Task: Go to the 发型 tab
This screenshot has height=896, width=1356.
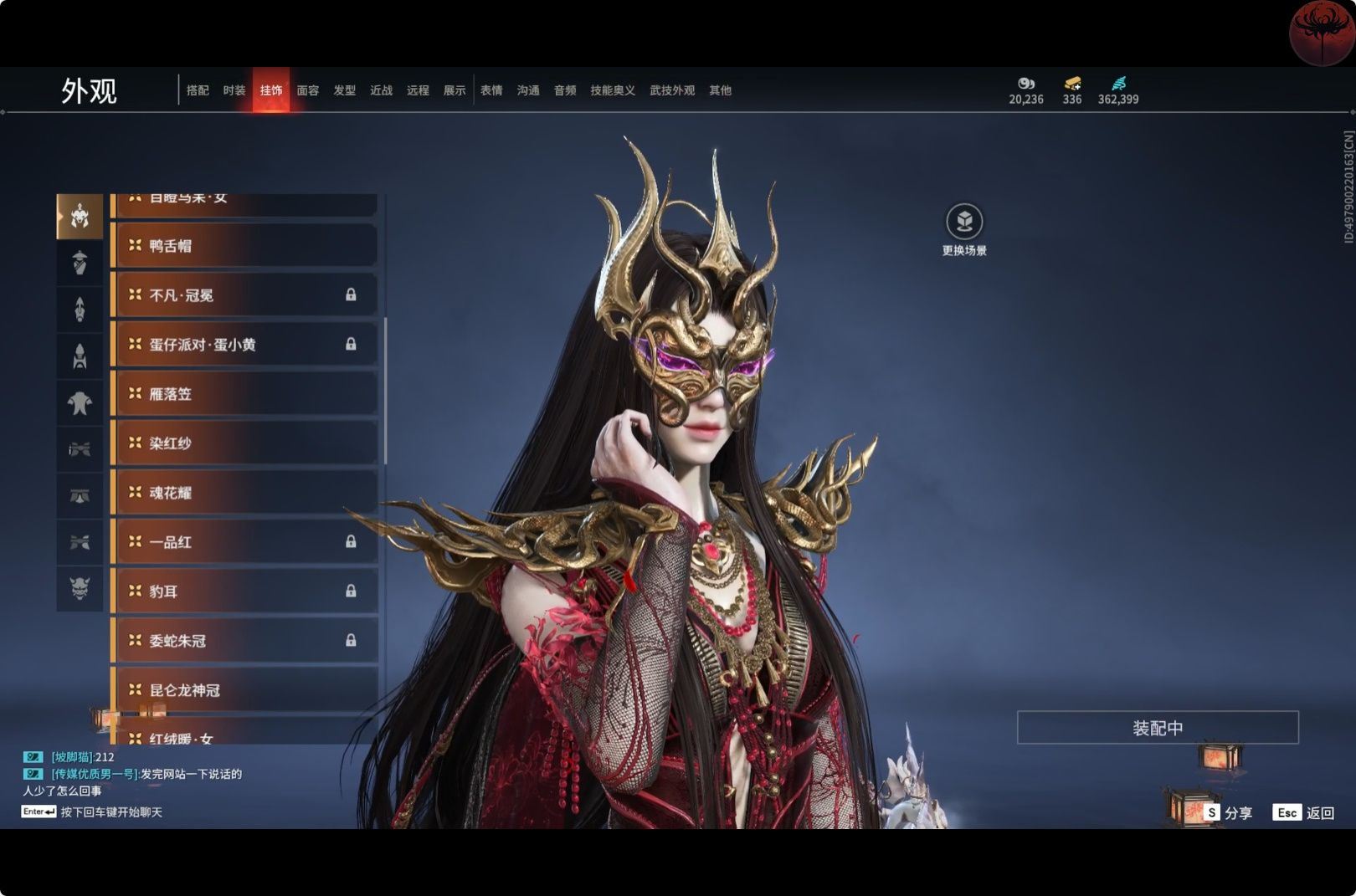Action: tap(345, 90)
